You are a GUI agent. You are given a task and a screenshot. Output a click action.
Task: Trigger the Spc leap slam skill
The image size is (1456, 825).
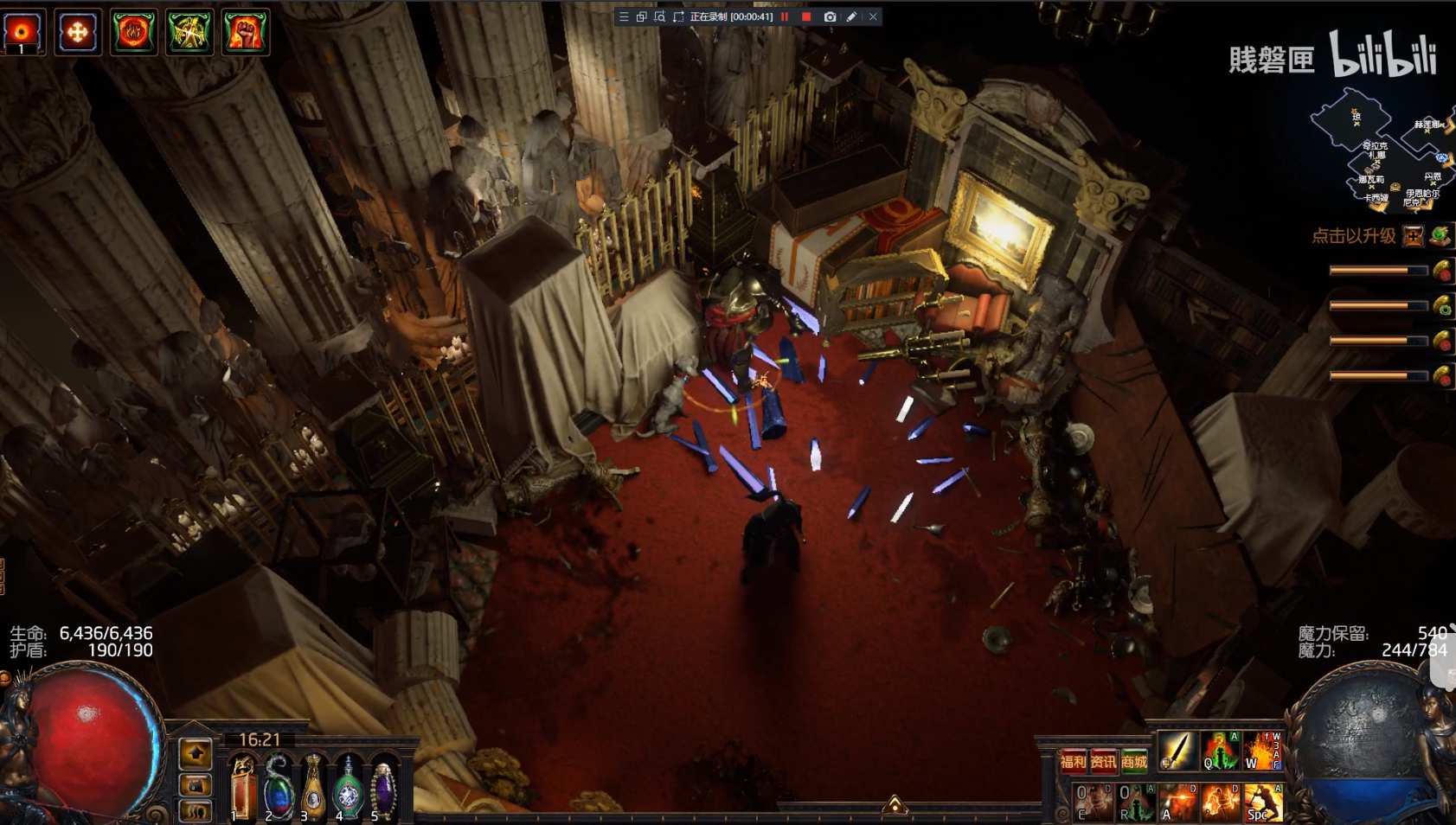point(1263,803)
